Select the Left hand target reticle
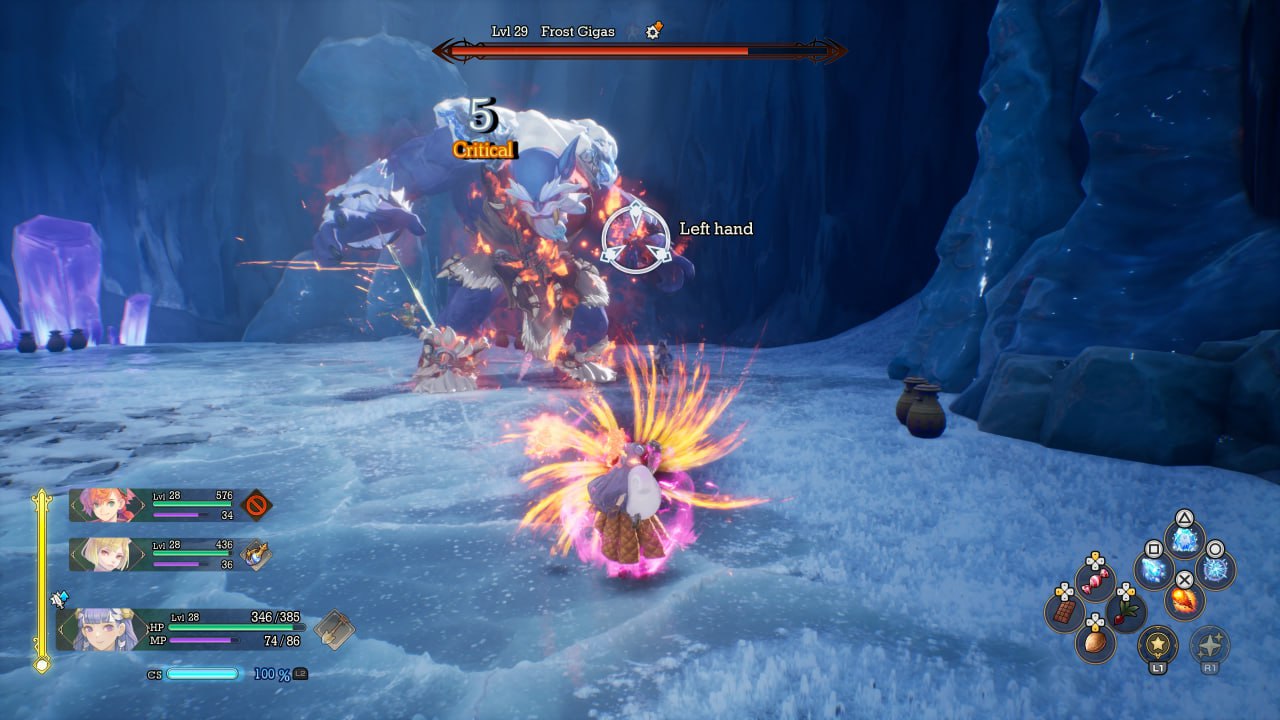 [x=636, y=238]
